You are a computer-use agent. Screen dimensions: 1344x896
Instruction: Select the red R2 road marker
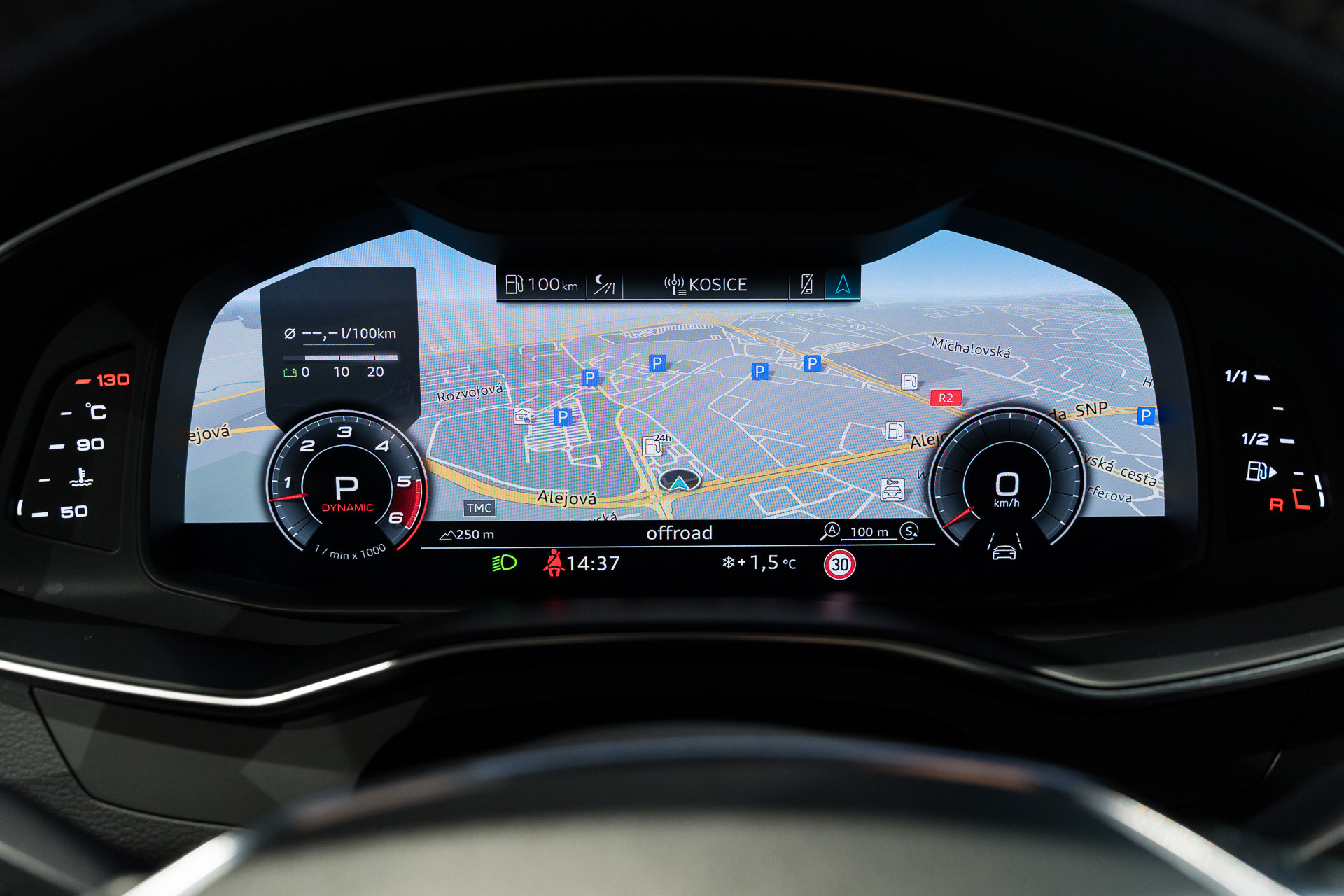click(946, 398)
